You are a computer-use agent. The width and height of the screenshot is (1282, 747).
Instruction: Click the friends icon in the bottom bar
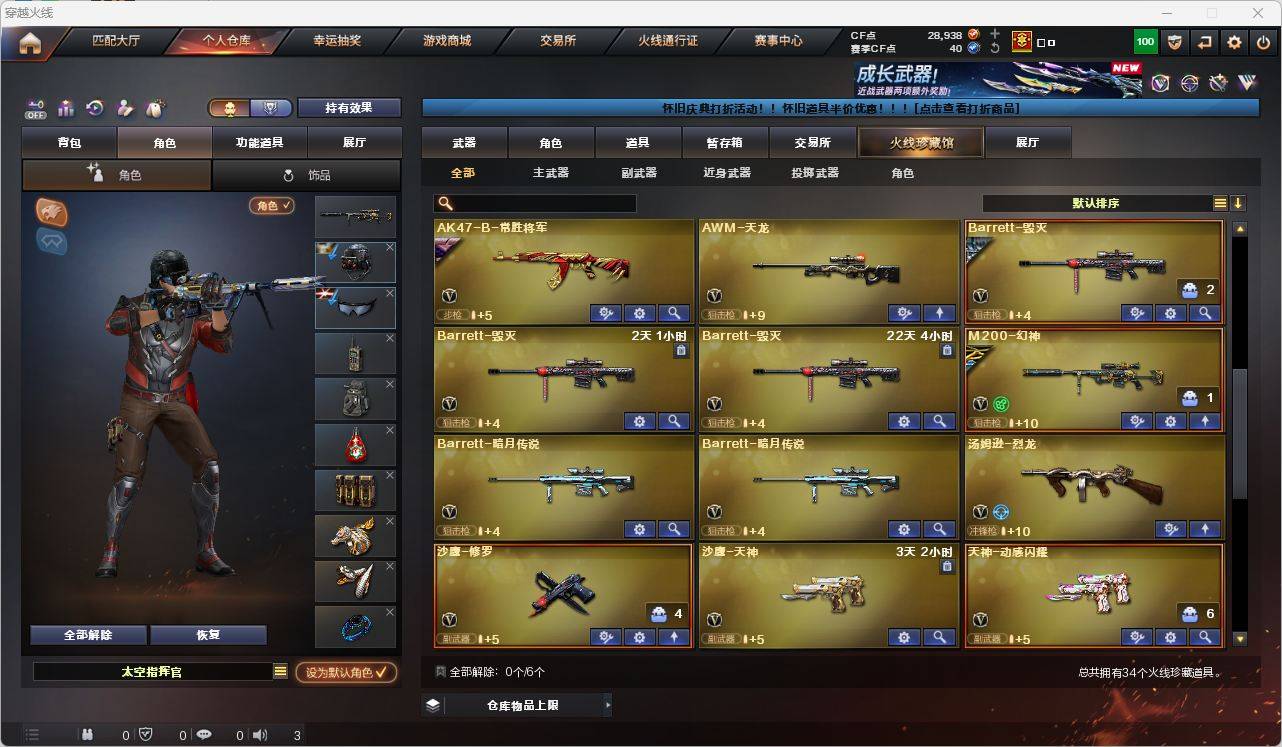coord(87,734)
